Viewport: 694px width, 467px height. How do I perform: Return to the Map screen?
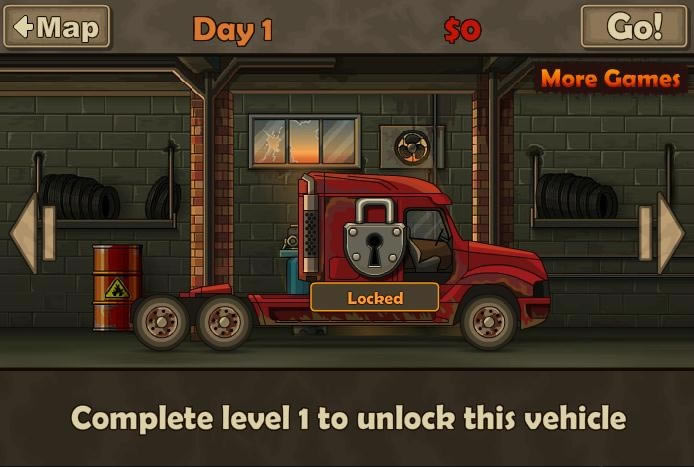[57, 27]
